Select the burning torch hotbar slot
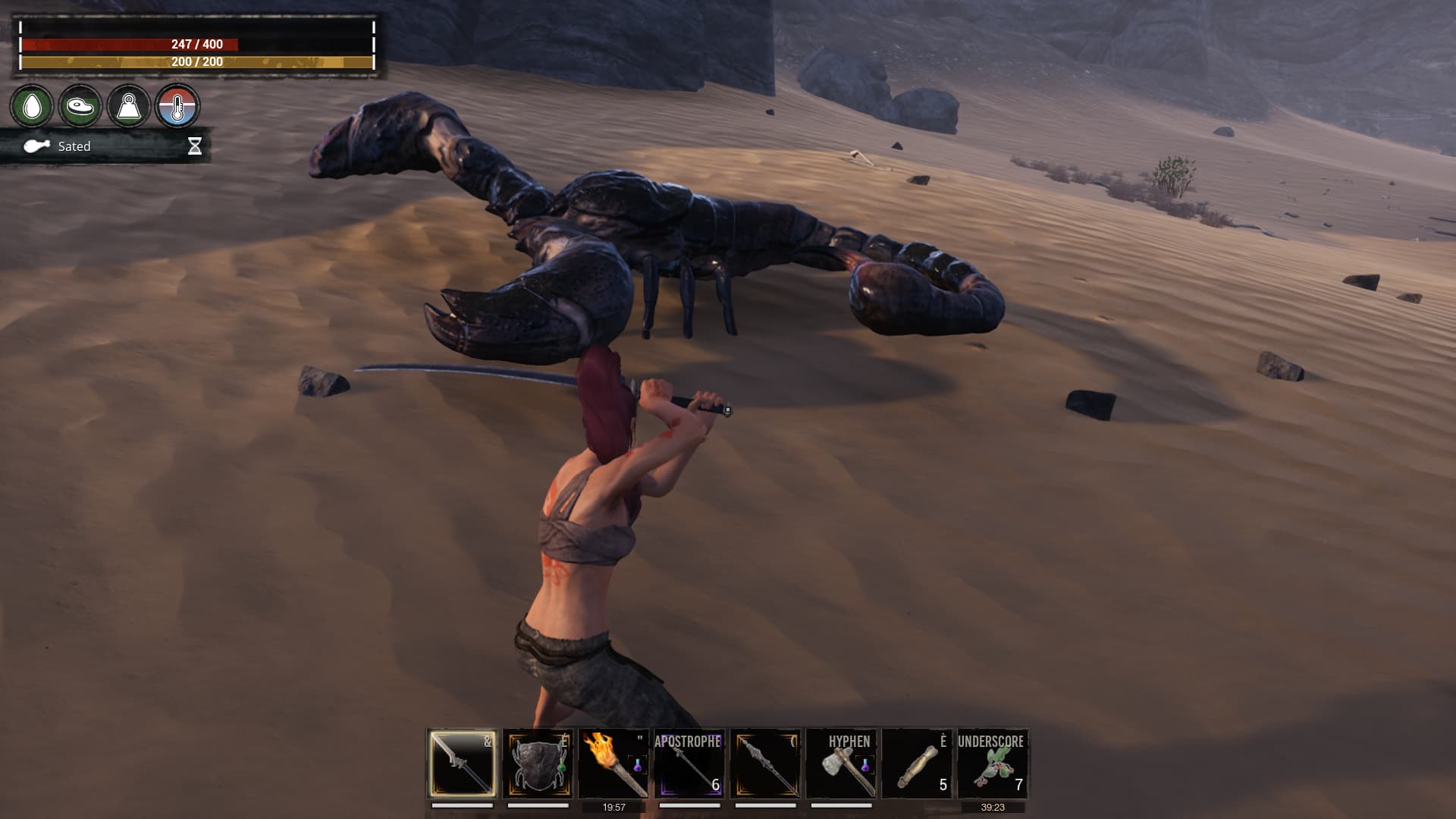Image resolution: width=1456 pixels, height=819 pixels. 613,763
